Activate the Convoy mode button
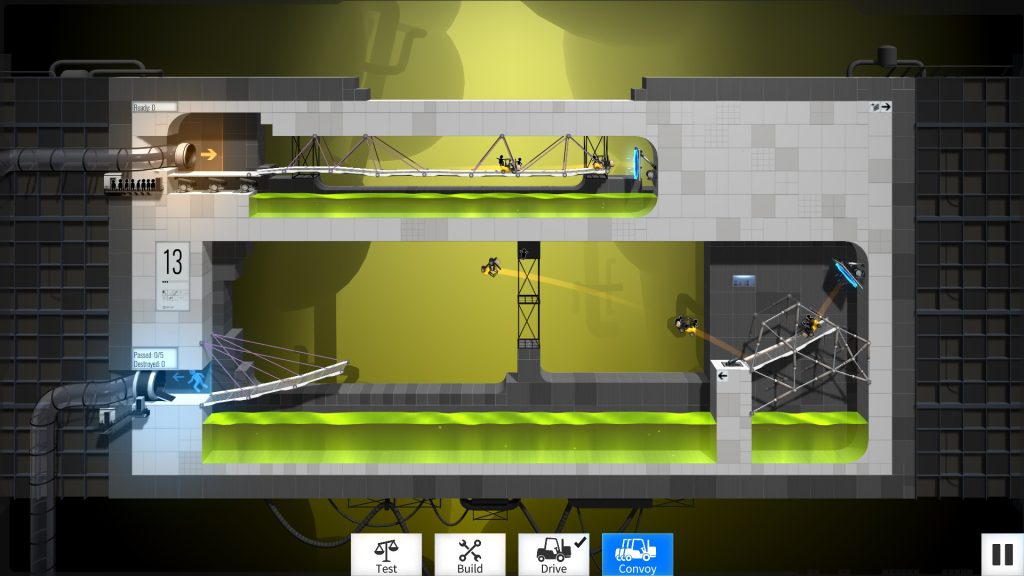The image size is (1024, 576). pos(637,555)
